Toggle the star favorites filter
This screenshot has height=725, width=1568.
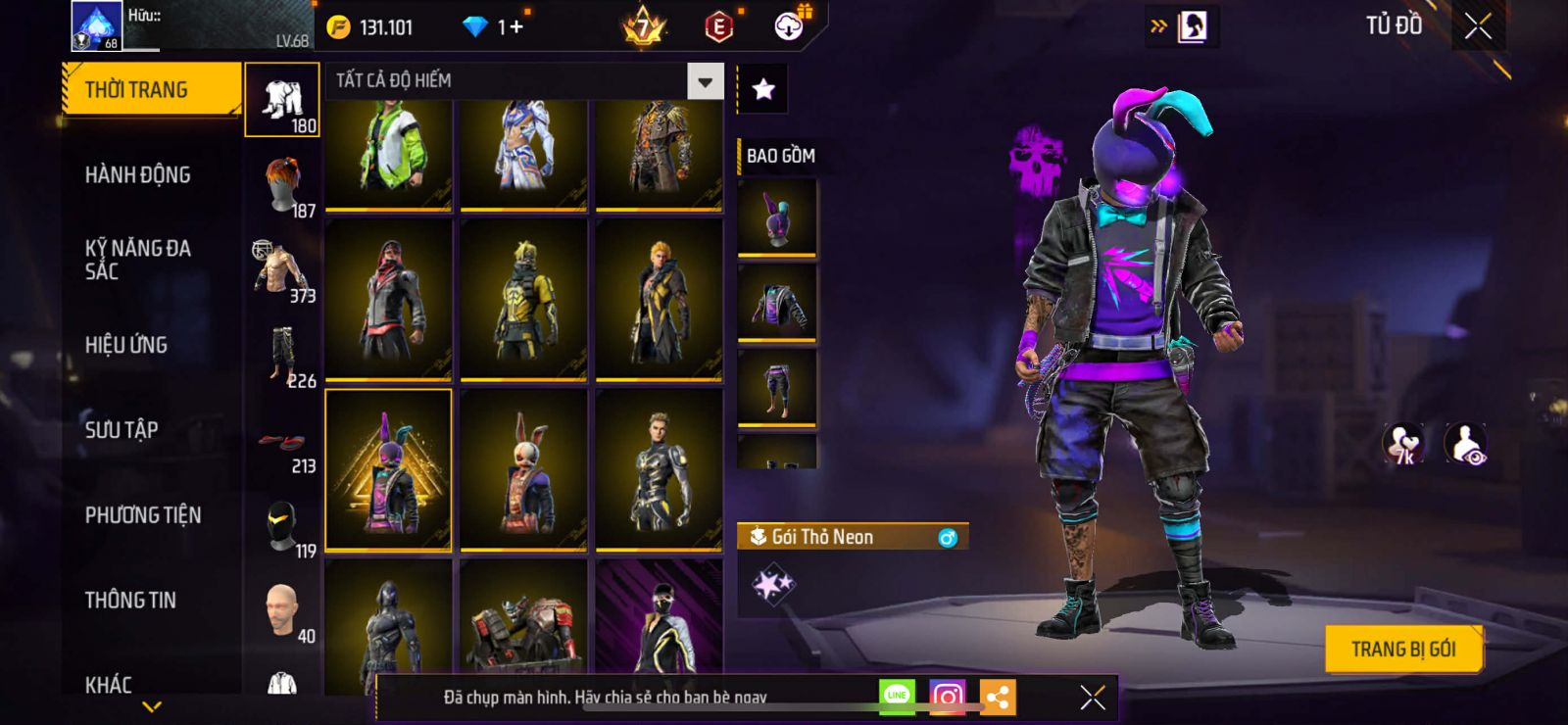pos(762,90)
